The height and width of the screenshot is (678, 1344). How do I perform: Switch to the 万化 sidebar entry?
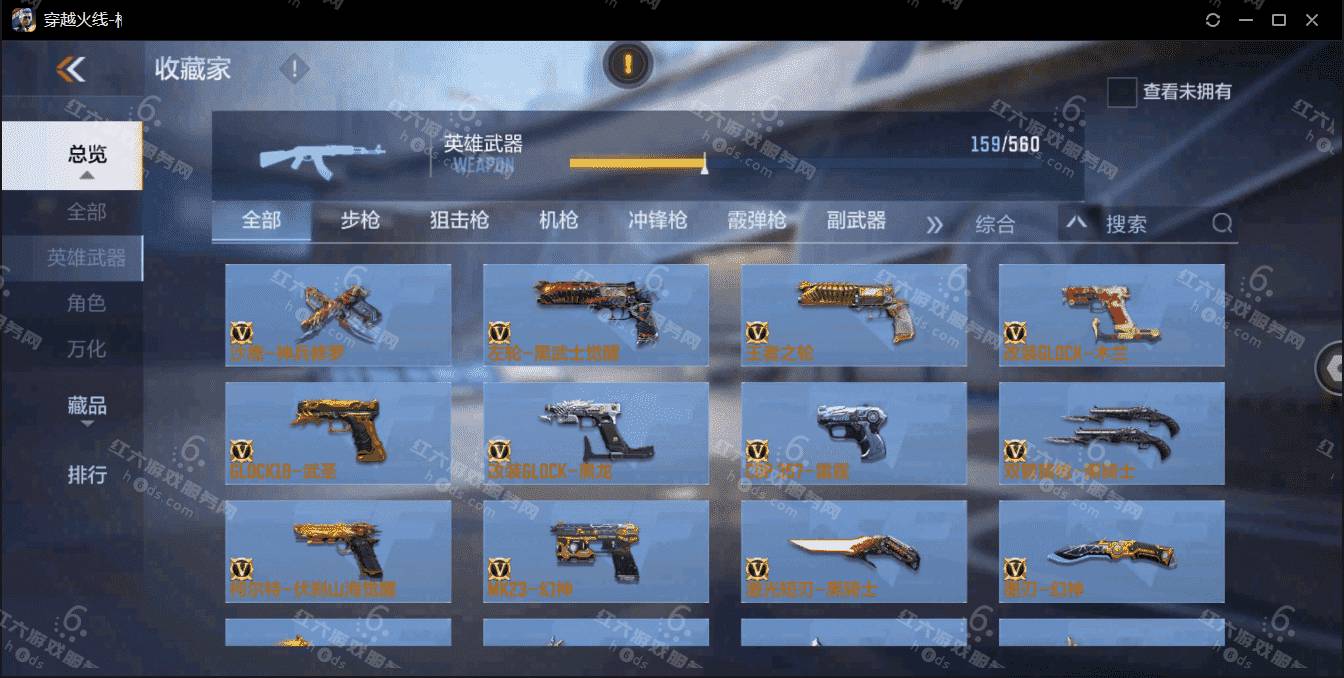pos(86,349)
